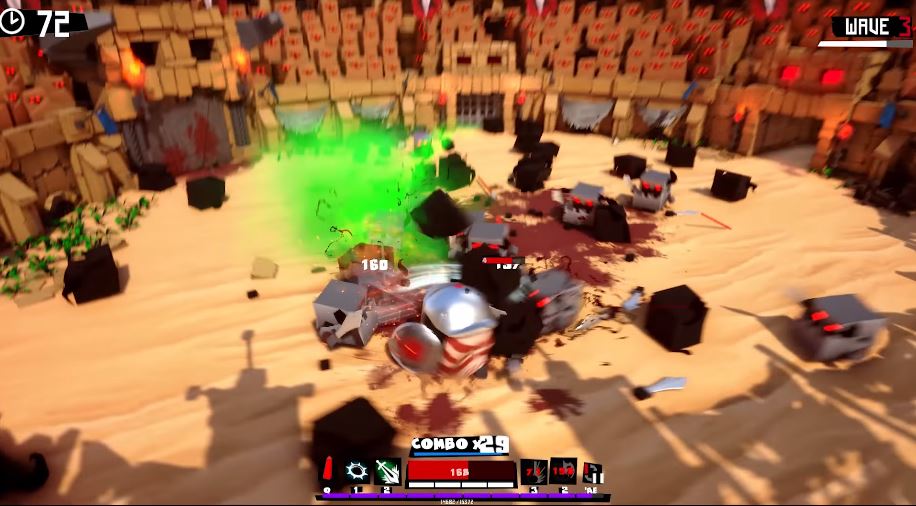The image size is (916, 506).
Task: Select the red shard item icon
Action: pos(327,470)
